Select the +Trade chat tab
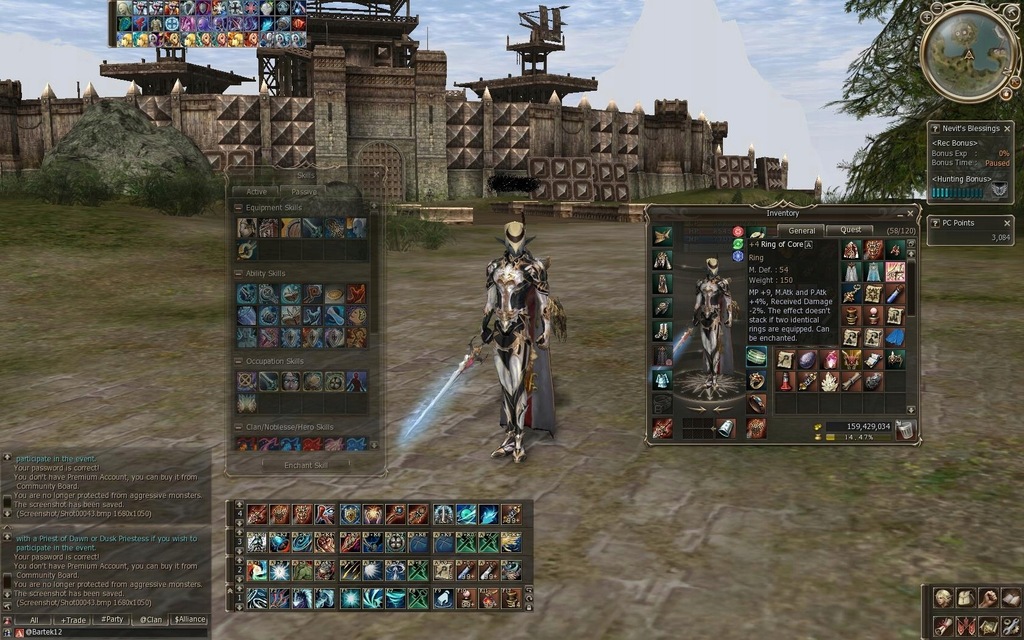The image size is (1024, 640). [x=75, y=620]
